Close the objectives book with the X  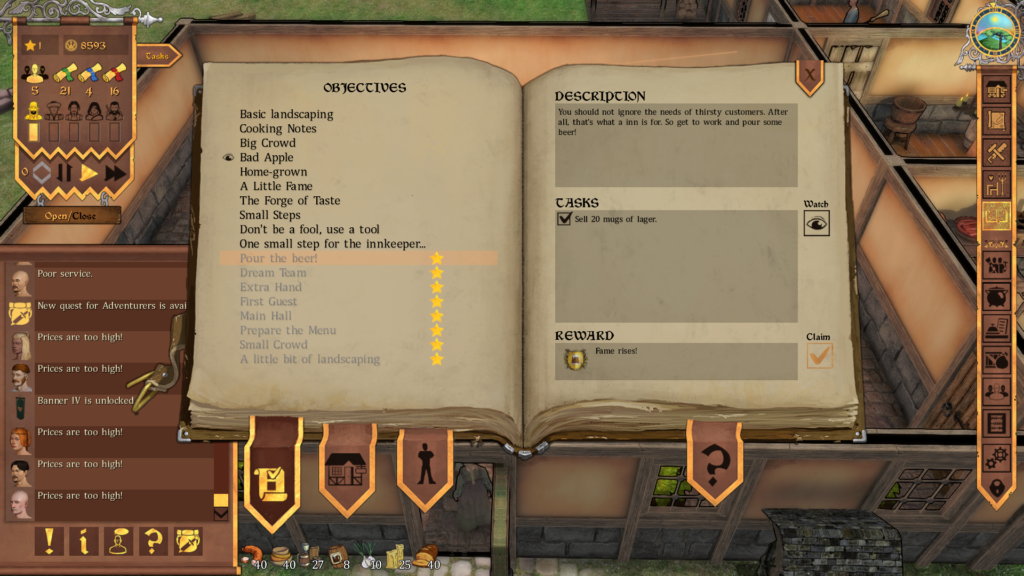point(809,72)
